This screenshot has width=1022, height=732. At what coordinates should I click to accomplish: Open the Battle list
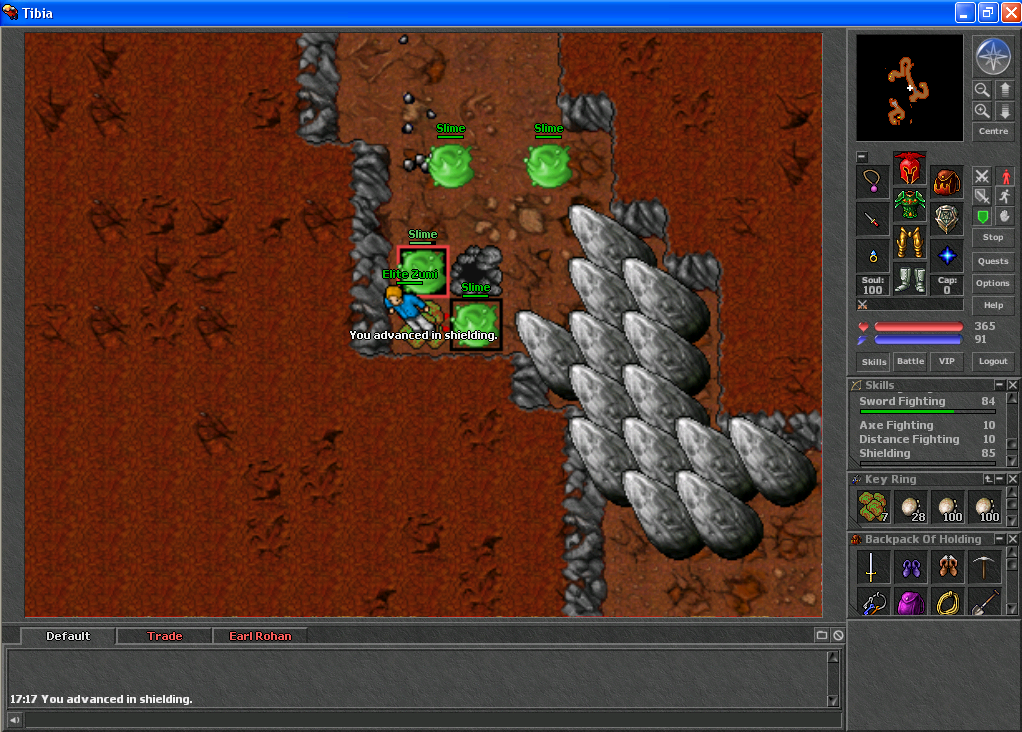pos(910,361)
